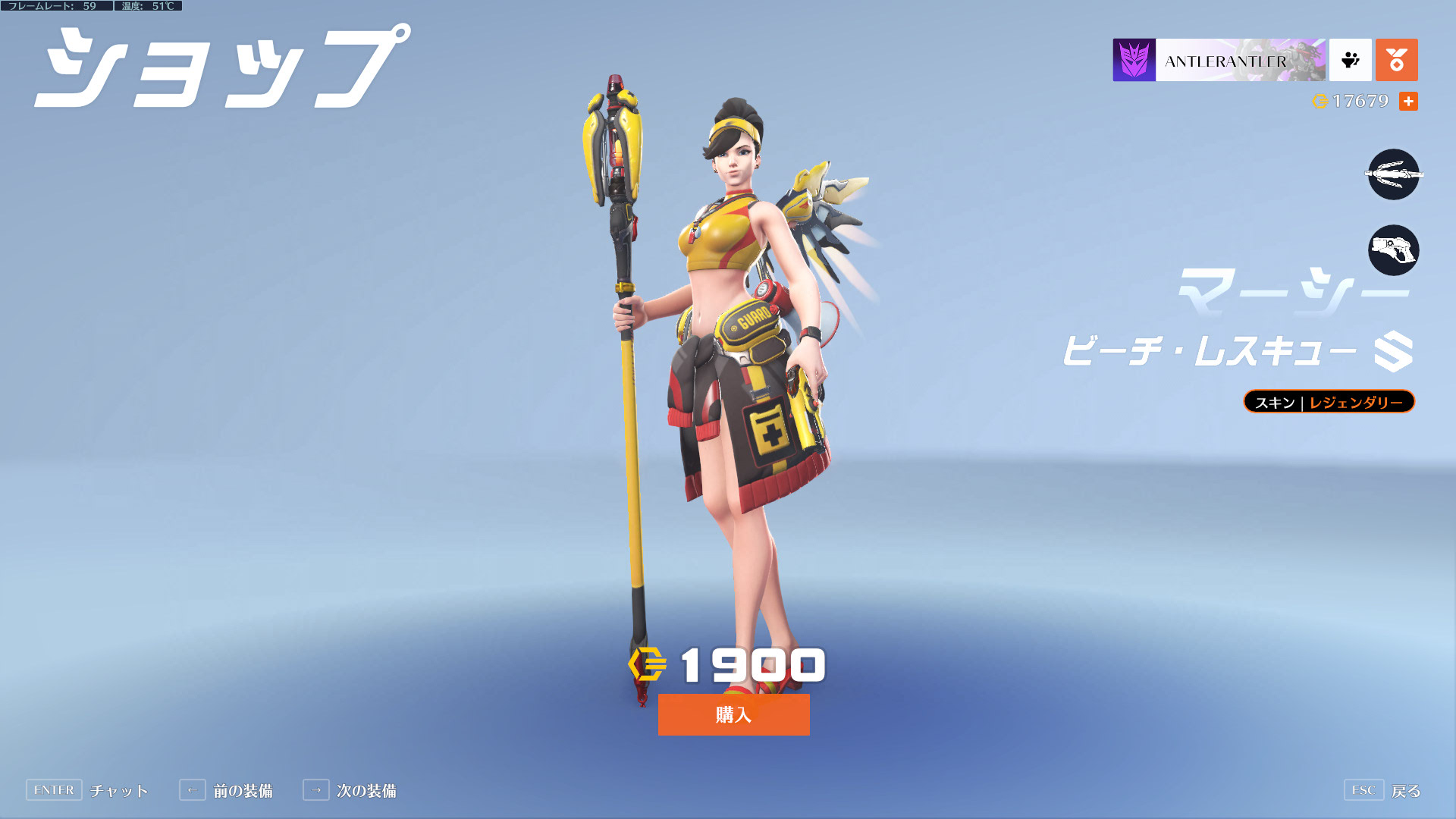Open chat via the チャット button
Viewport: 1456px width, 819px height.
(87, 790)
